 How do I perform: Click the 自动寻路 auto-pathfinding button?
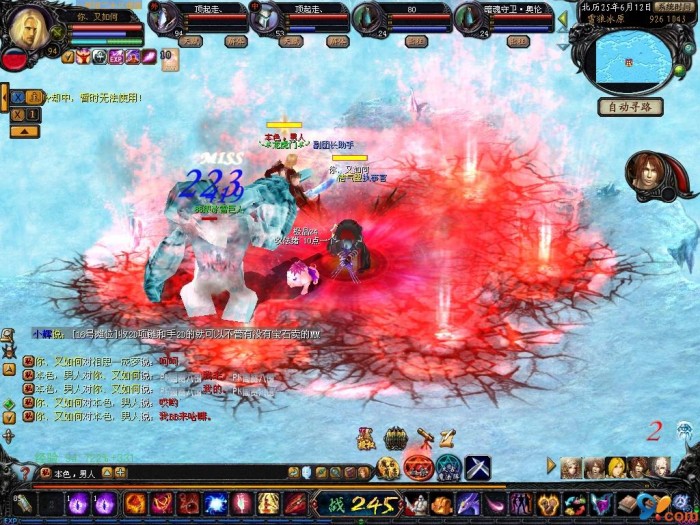630,107
